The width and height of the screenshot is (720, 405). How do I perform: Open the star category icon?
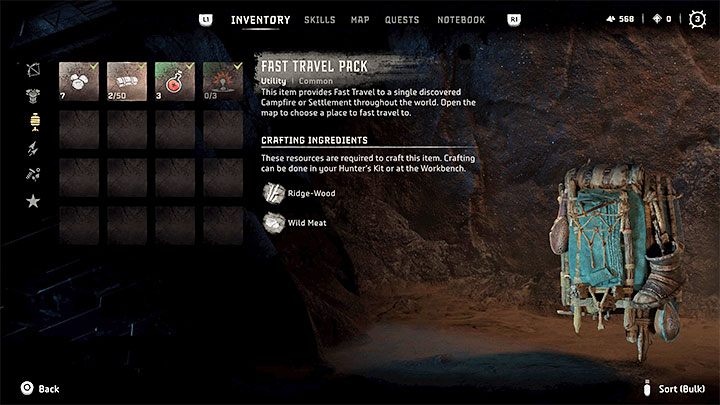[x=33, y=202]
